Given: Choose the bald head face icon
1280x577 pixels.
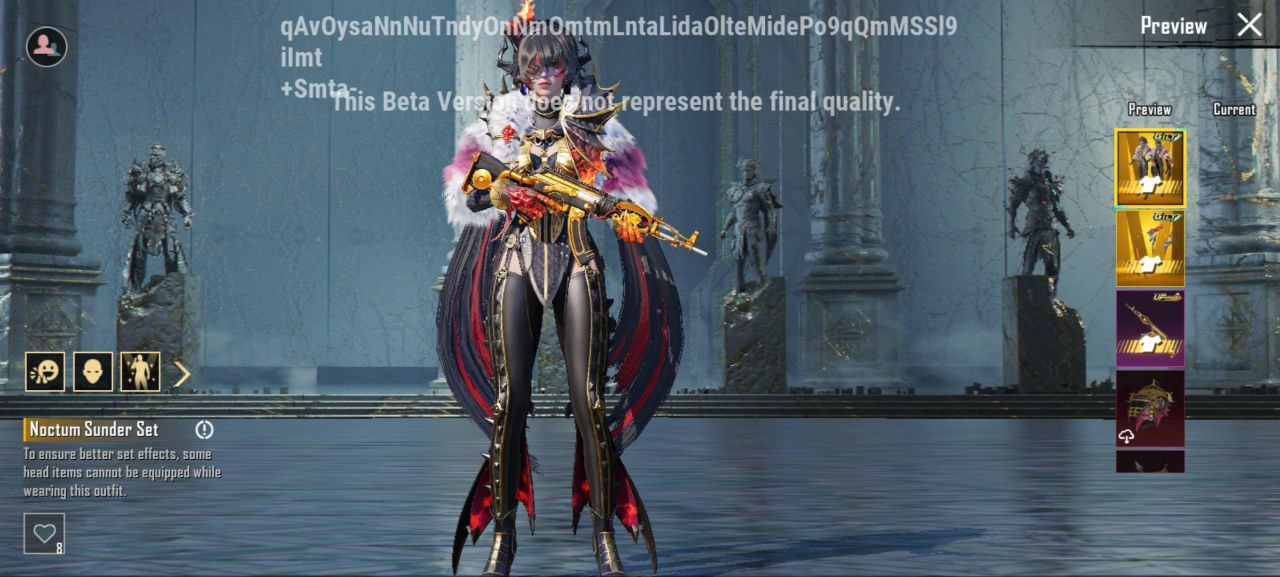Looking at the screenshot, I should tap(93, 372).
